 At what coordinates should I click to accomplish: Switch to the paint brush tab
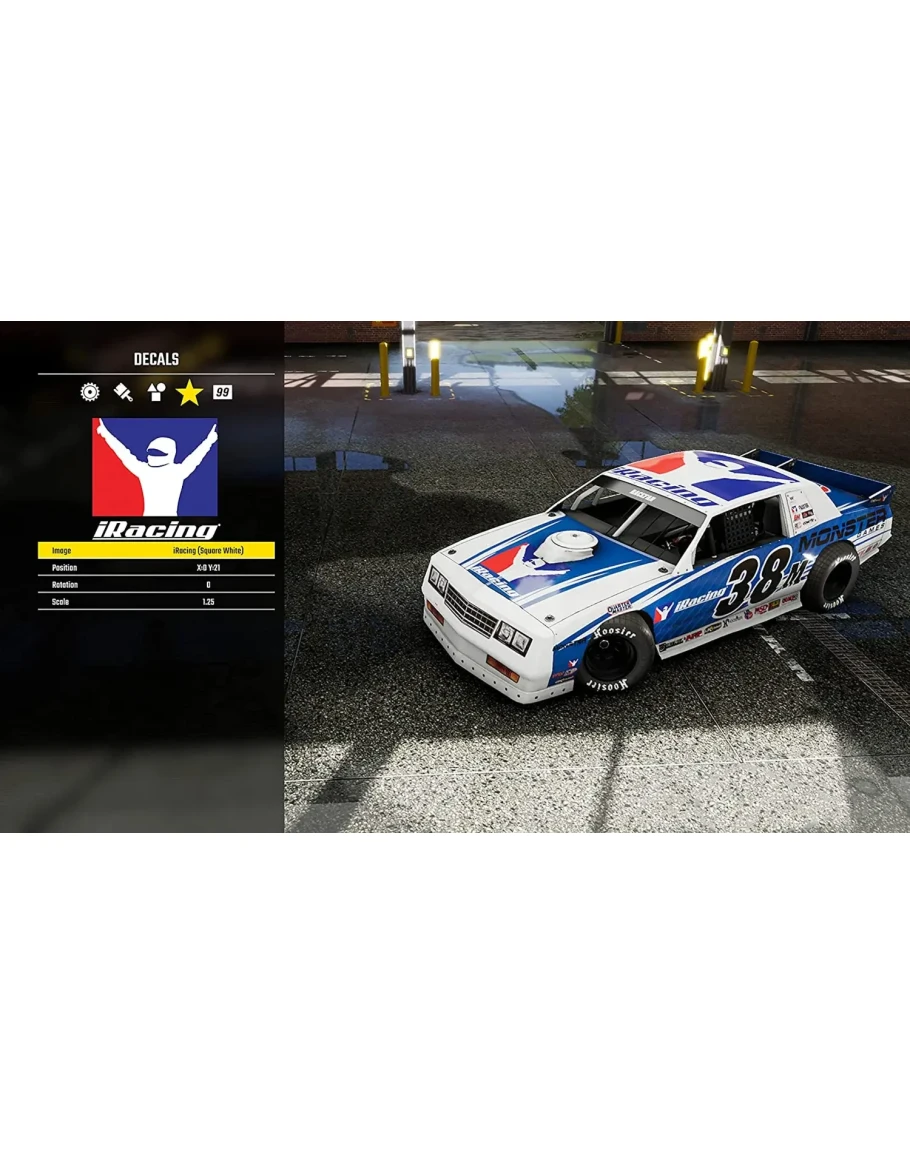click(123, 392)
